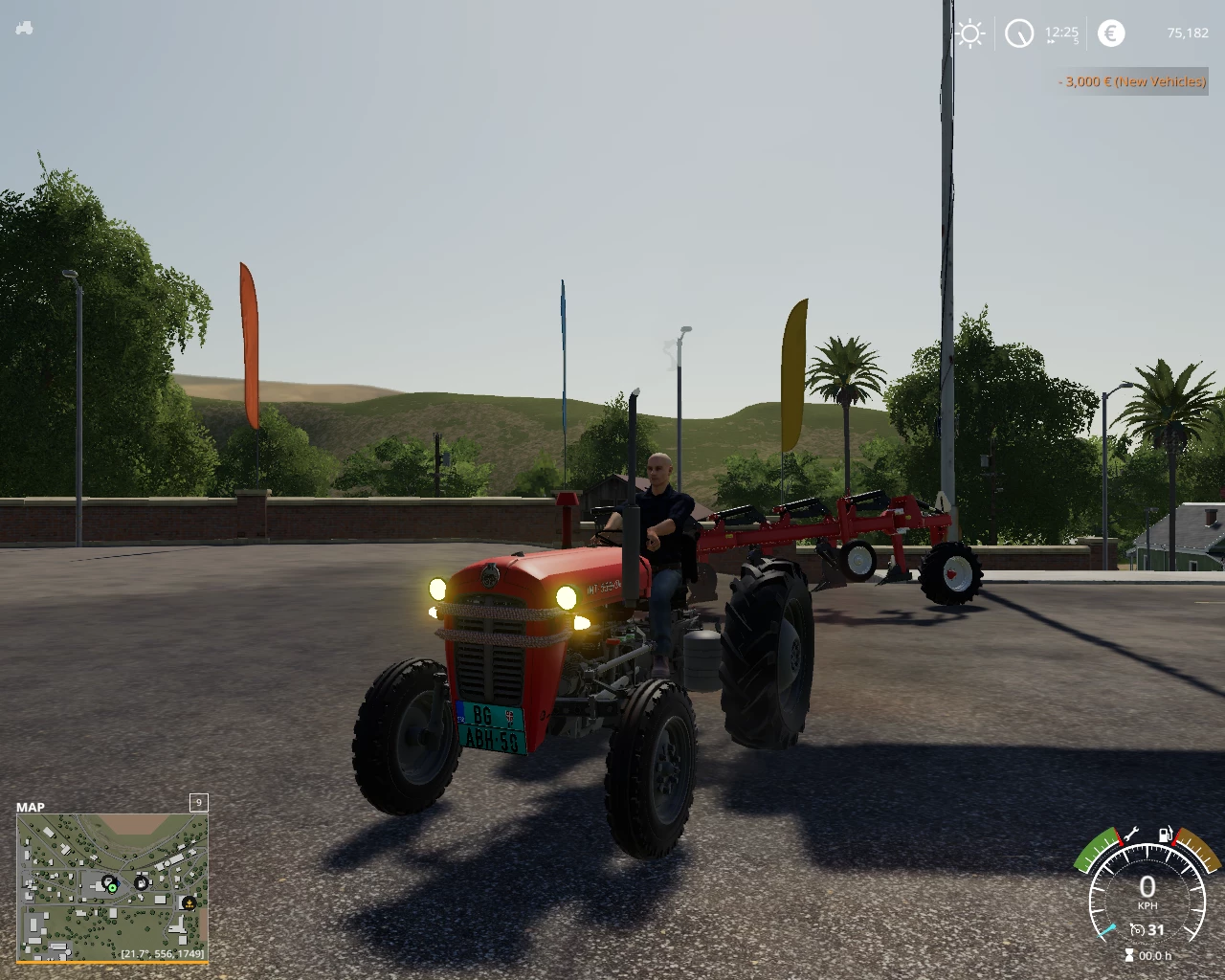Viewport: 1225px width, 980px height.
Task: Click the tractor help icon in top-left corner
Action: coord(24,28)
